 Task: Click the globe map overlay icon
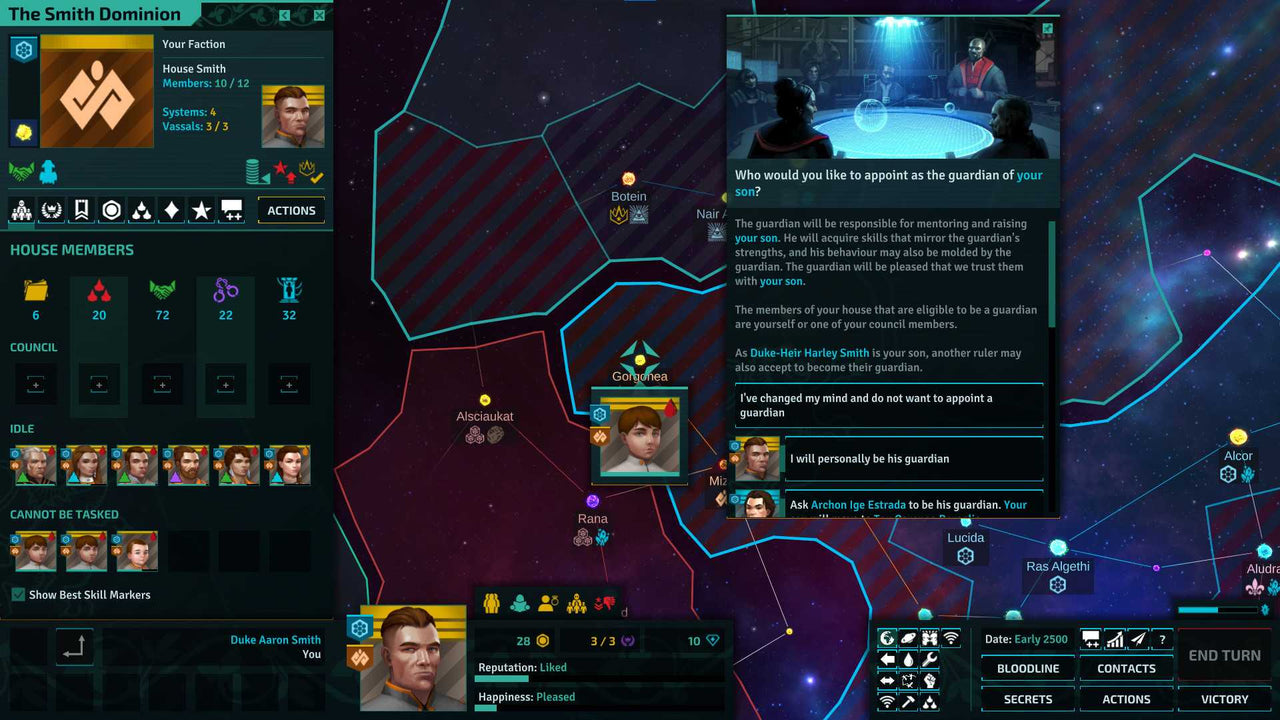point(887,638)
